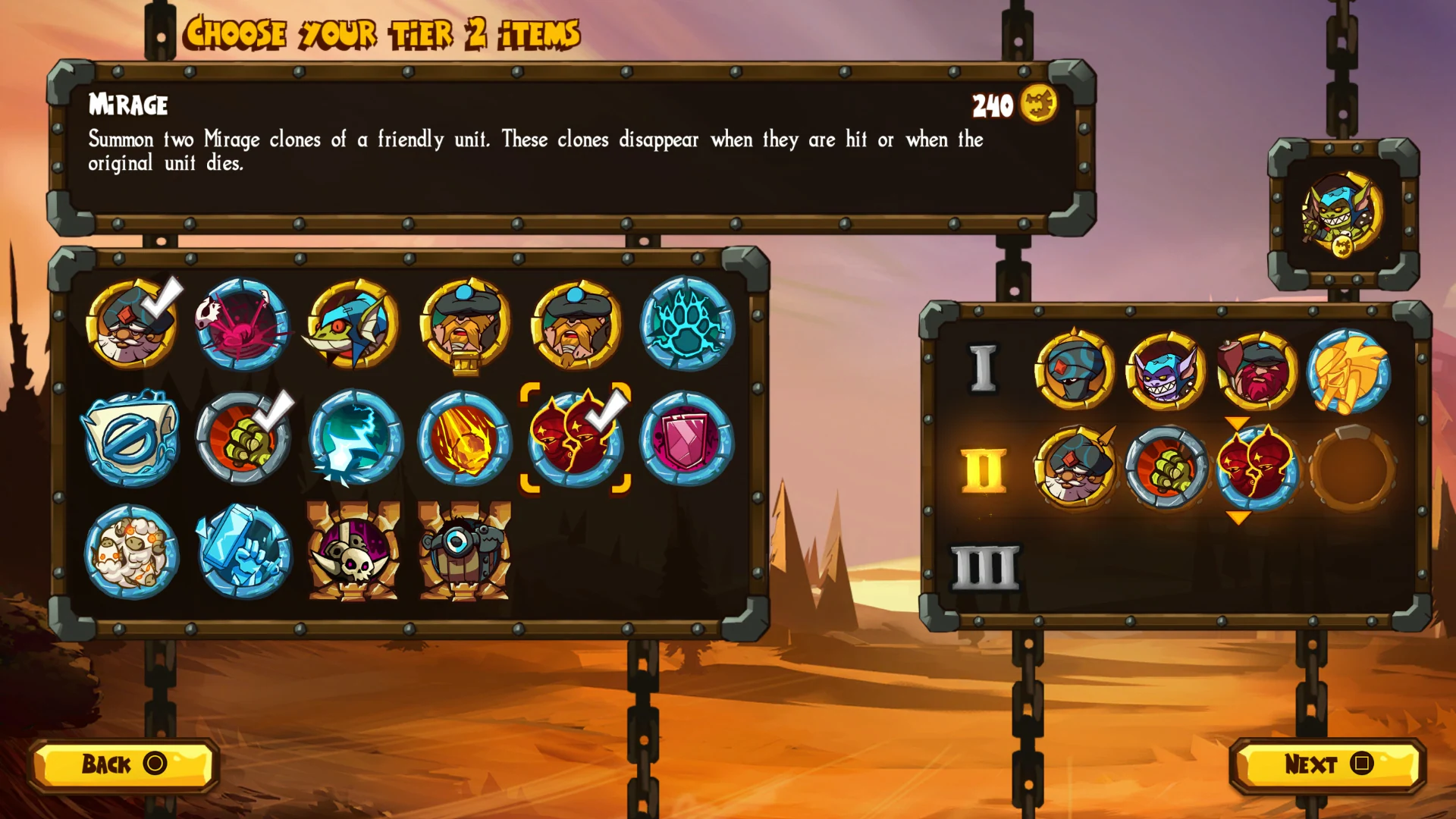Select the fish-helmet viking unit icon
The height and width of the screenshot is (819, 1456).
coord(353,326)
